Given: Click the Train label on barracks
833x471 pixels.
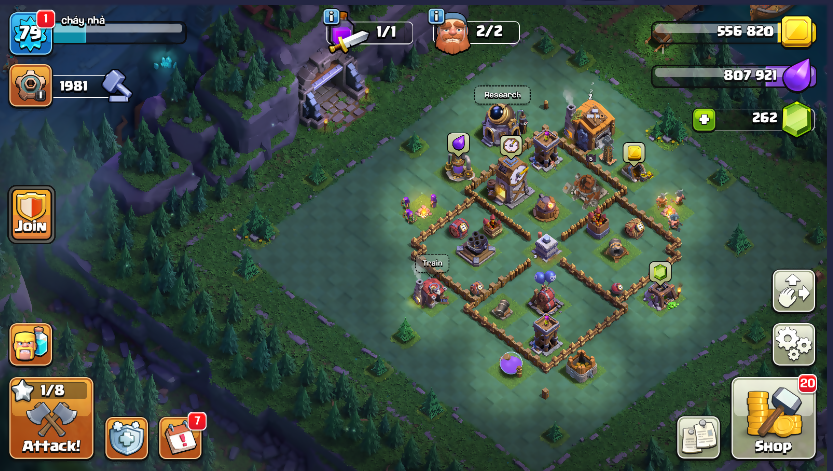Looking at the screenshot, I should [x=432, y=263].
